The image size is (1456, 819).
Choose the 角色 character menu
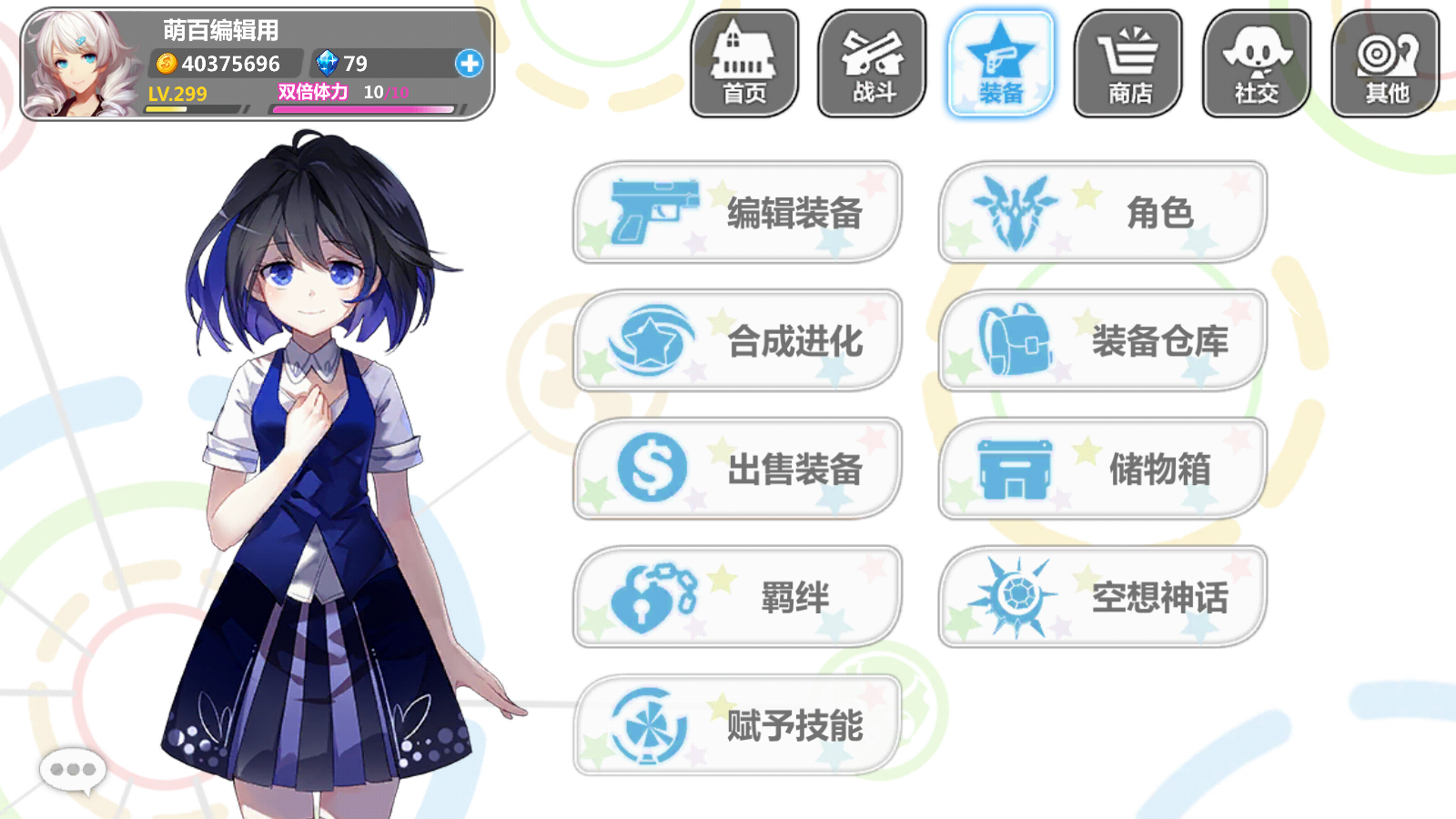(x=1102, y=213)
